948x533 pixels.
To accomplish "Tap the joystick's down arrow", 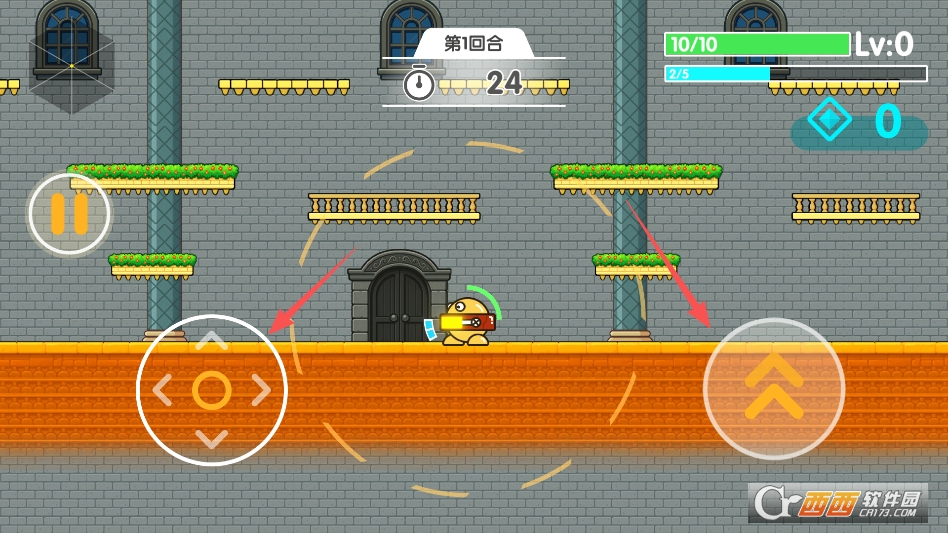I will coord(211,438).
